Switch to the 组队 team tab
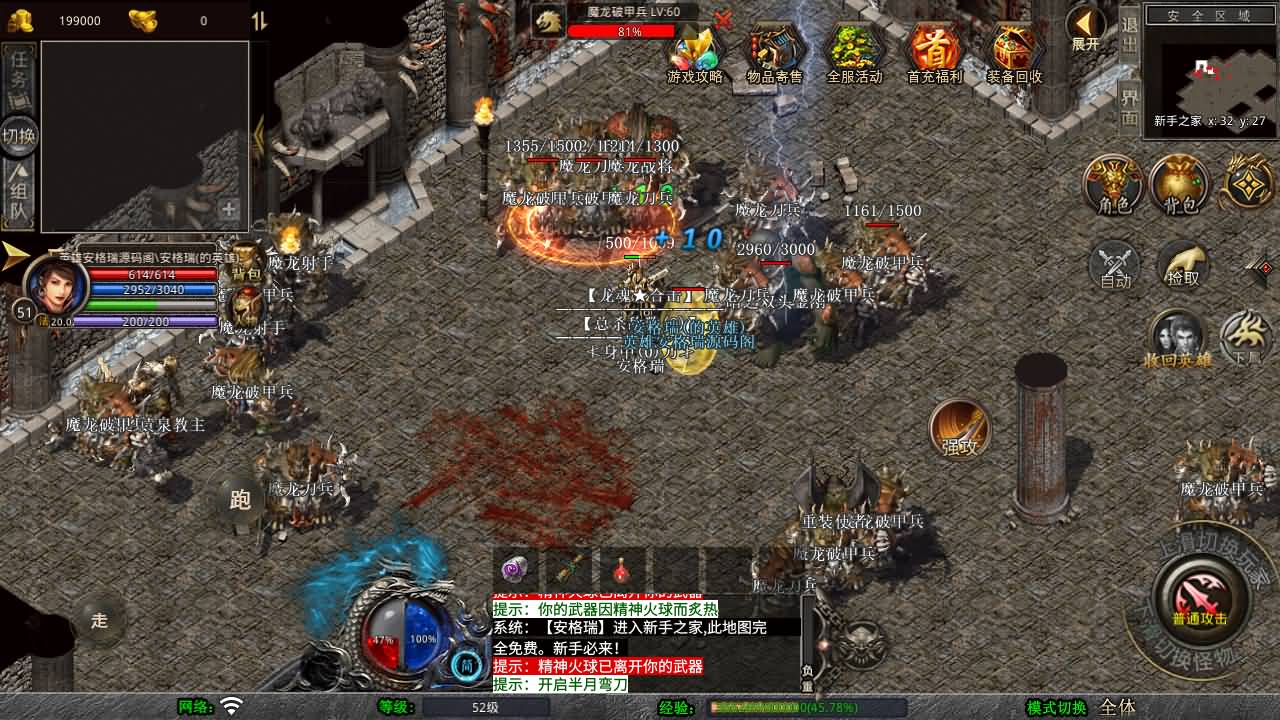Viewport: 1280px width, 720px height. click(20, 195)
